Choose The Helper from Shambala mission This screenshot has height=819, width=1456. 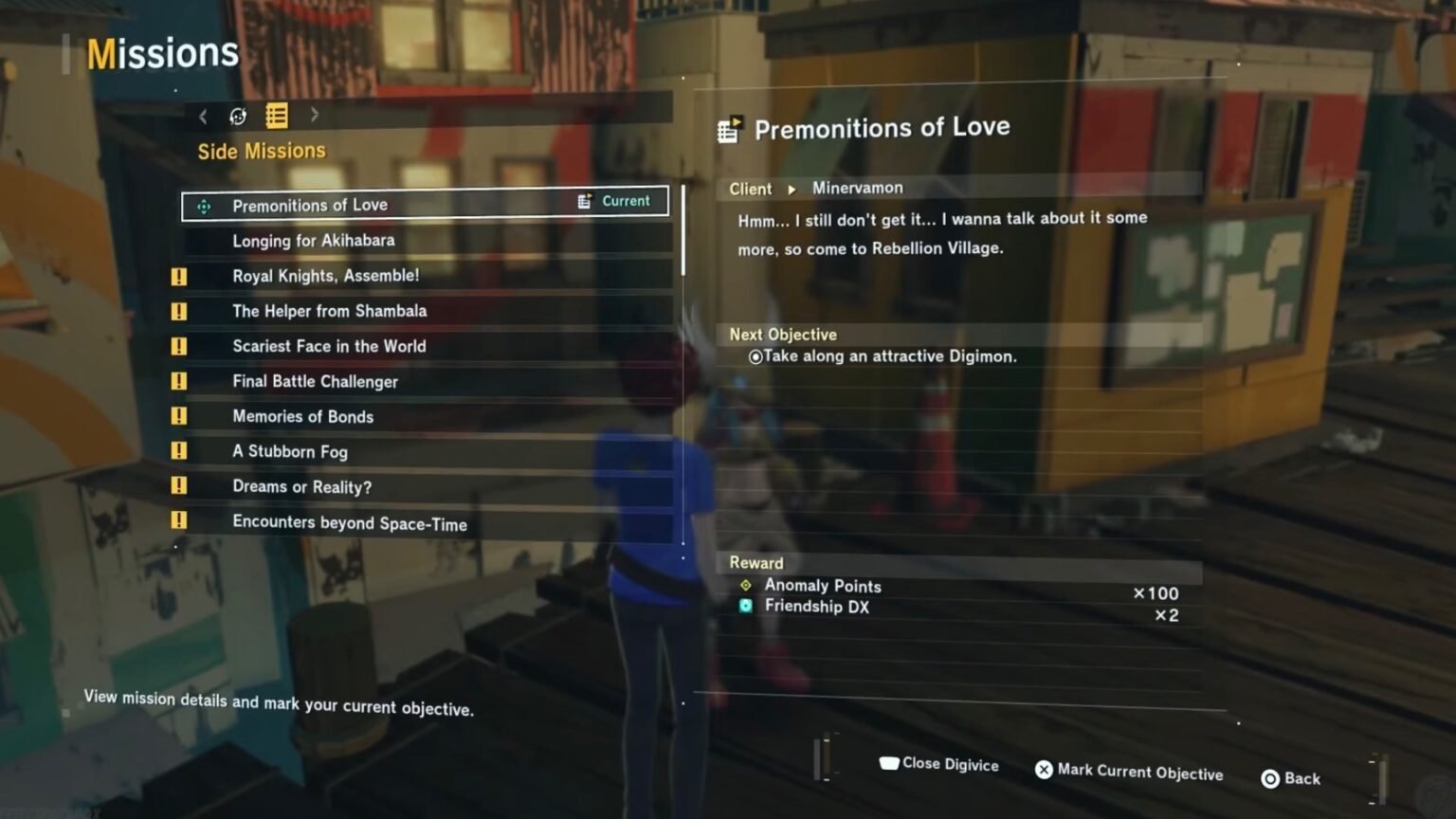(x=329, y=311)
